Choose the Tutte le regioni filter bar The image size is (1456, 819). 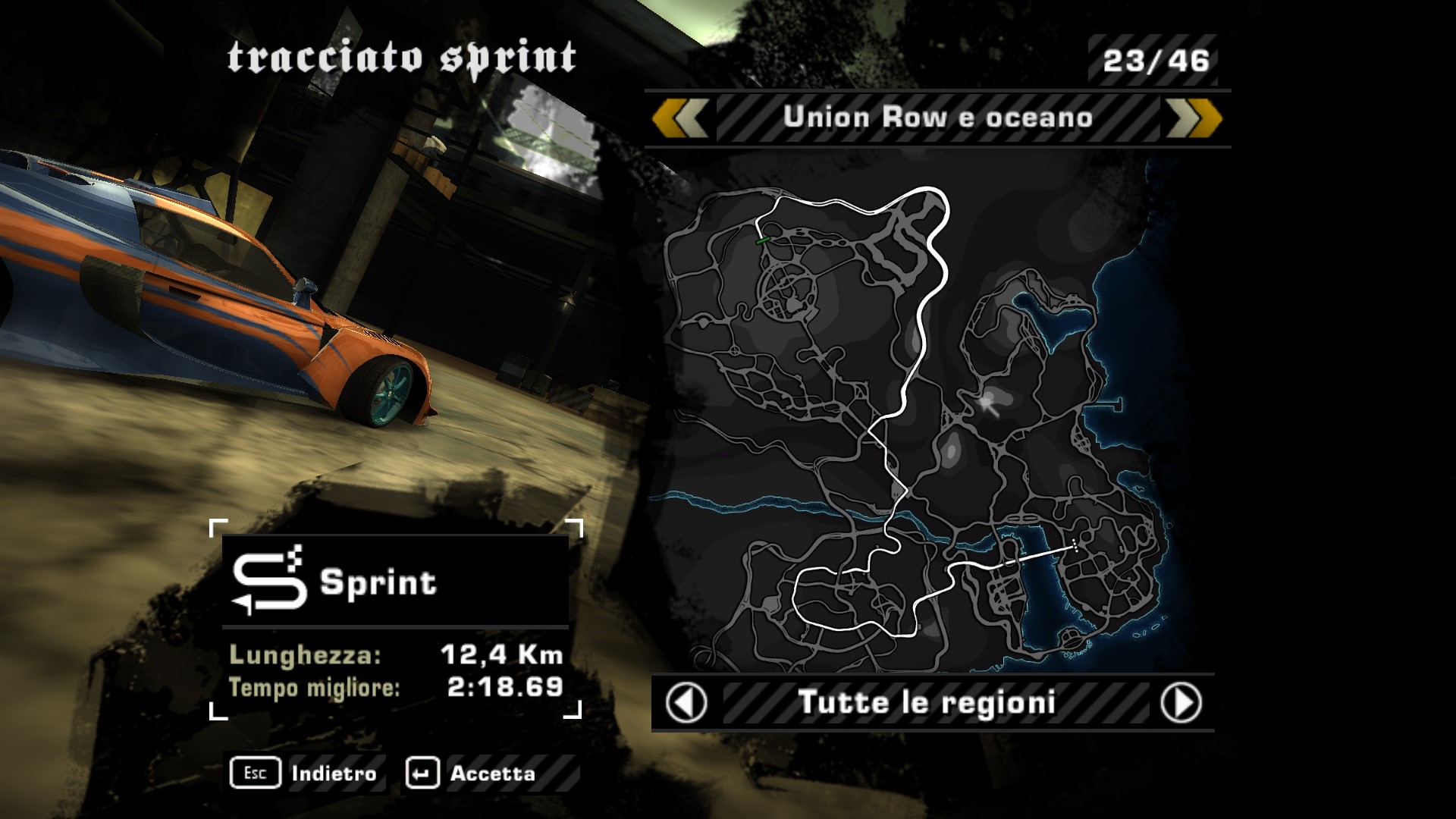(927, 703)
